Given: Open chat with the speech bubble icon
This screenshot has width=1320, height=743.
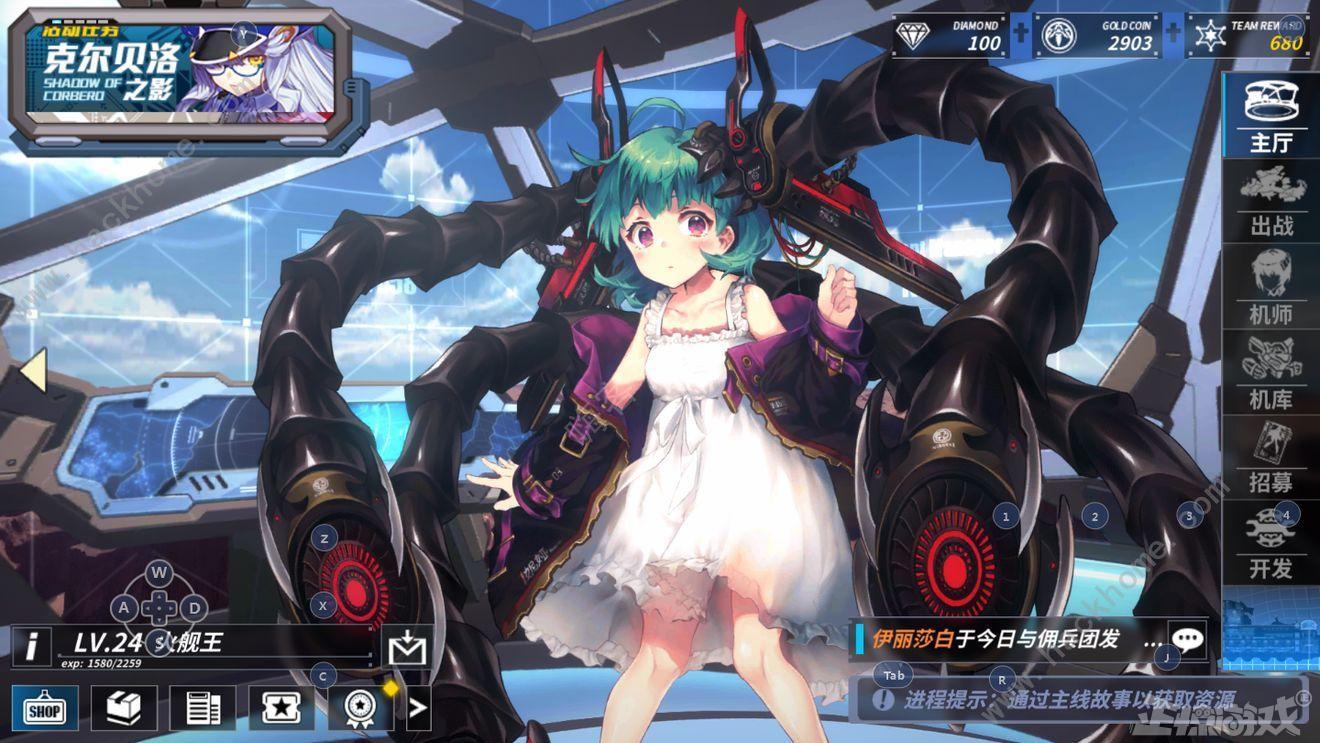Looking at the screenshot, I should point(1187,639).
